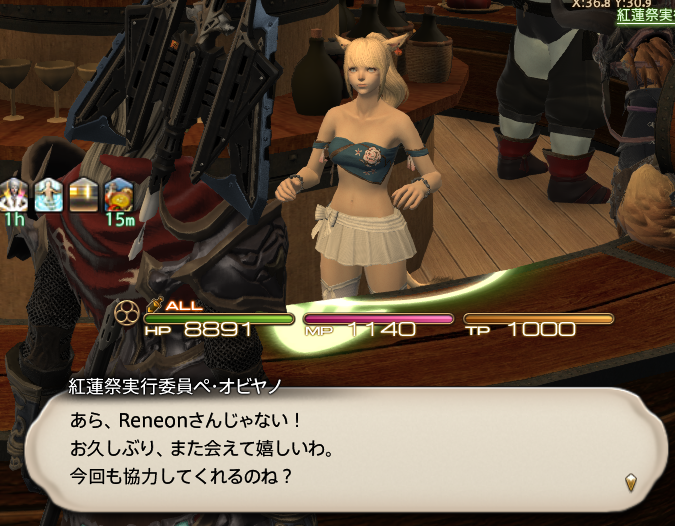
Task: Advance the dialogue with the gold arrow
Action: 631,483
